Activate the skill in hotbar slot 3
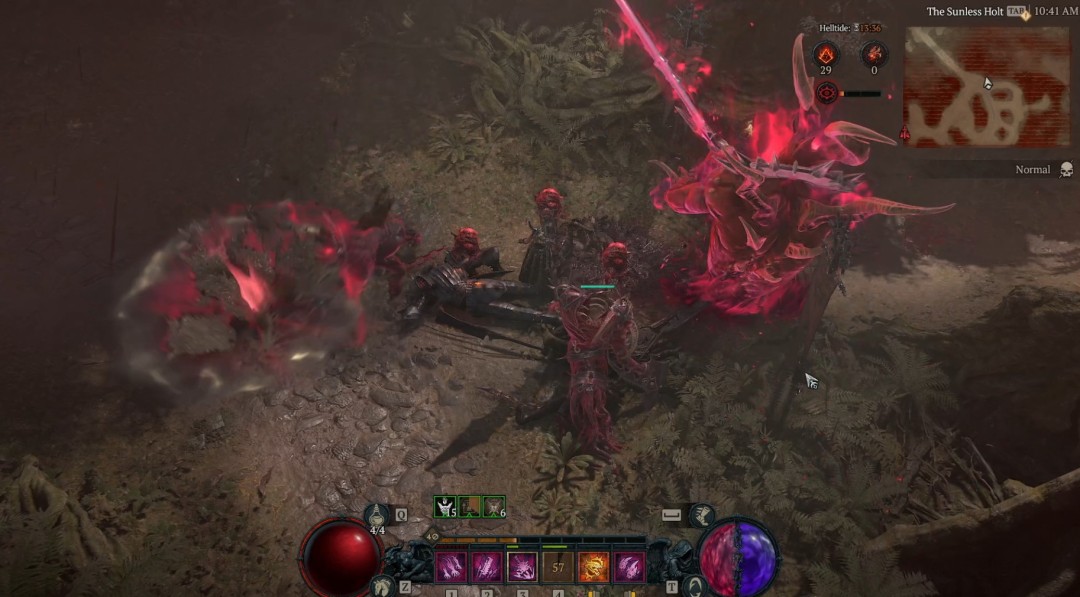 tap(522, 567)
